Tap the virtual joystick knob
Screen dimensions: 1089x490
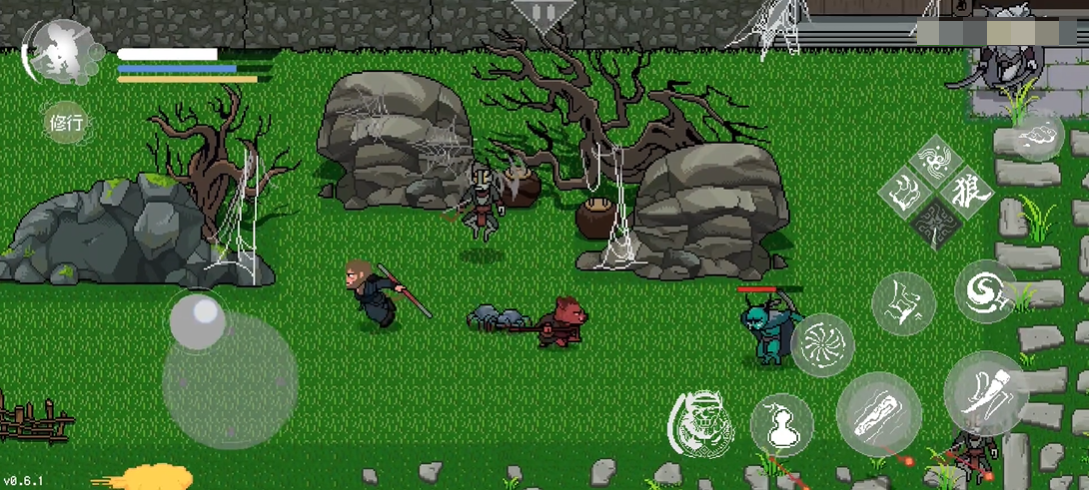(x=198, y=321)
